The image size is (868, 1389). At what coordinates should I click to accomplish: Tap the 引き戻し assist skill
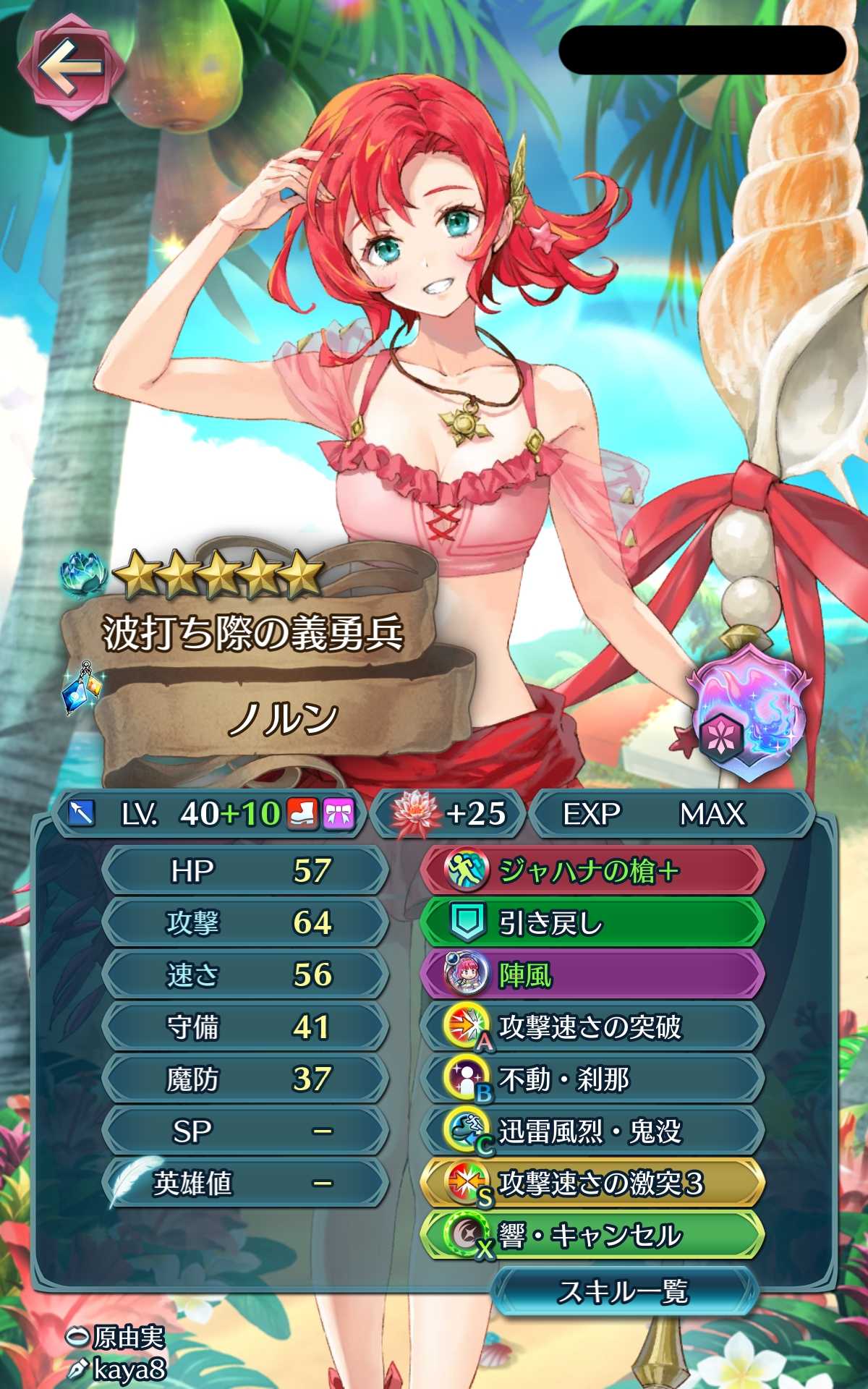pos(592,922)
